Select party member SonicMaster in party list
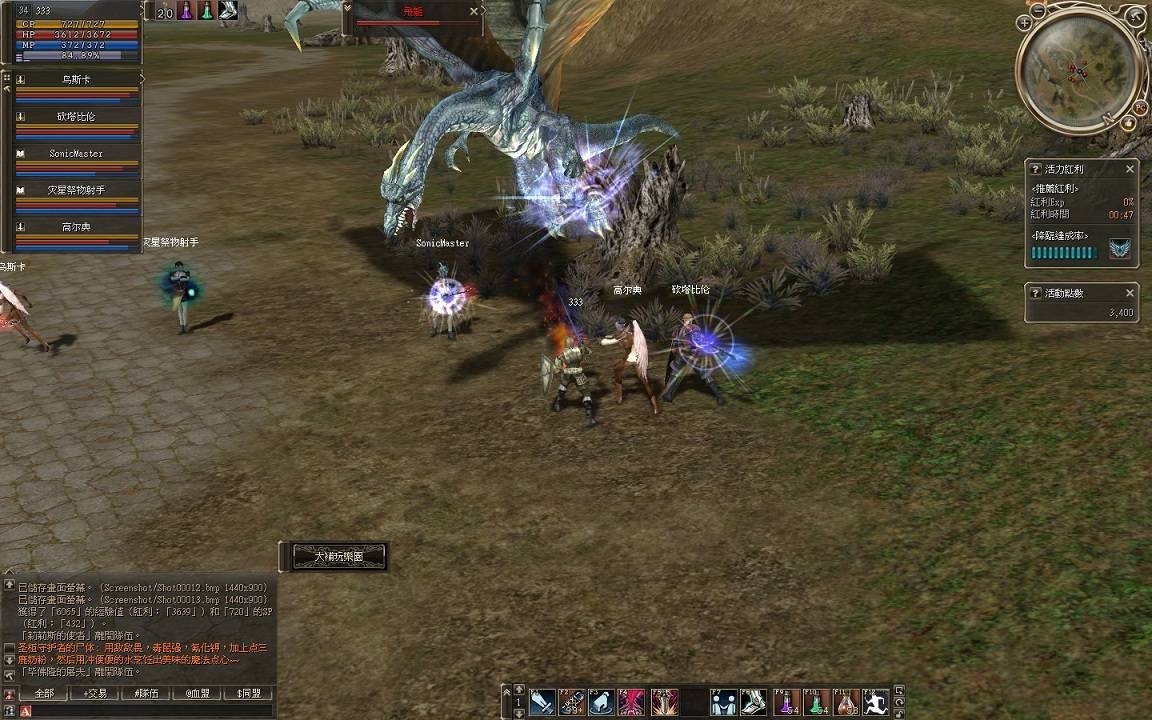The width and height of the screenshot is (1152, 720). pos(76,154)
